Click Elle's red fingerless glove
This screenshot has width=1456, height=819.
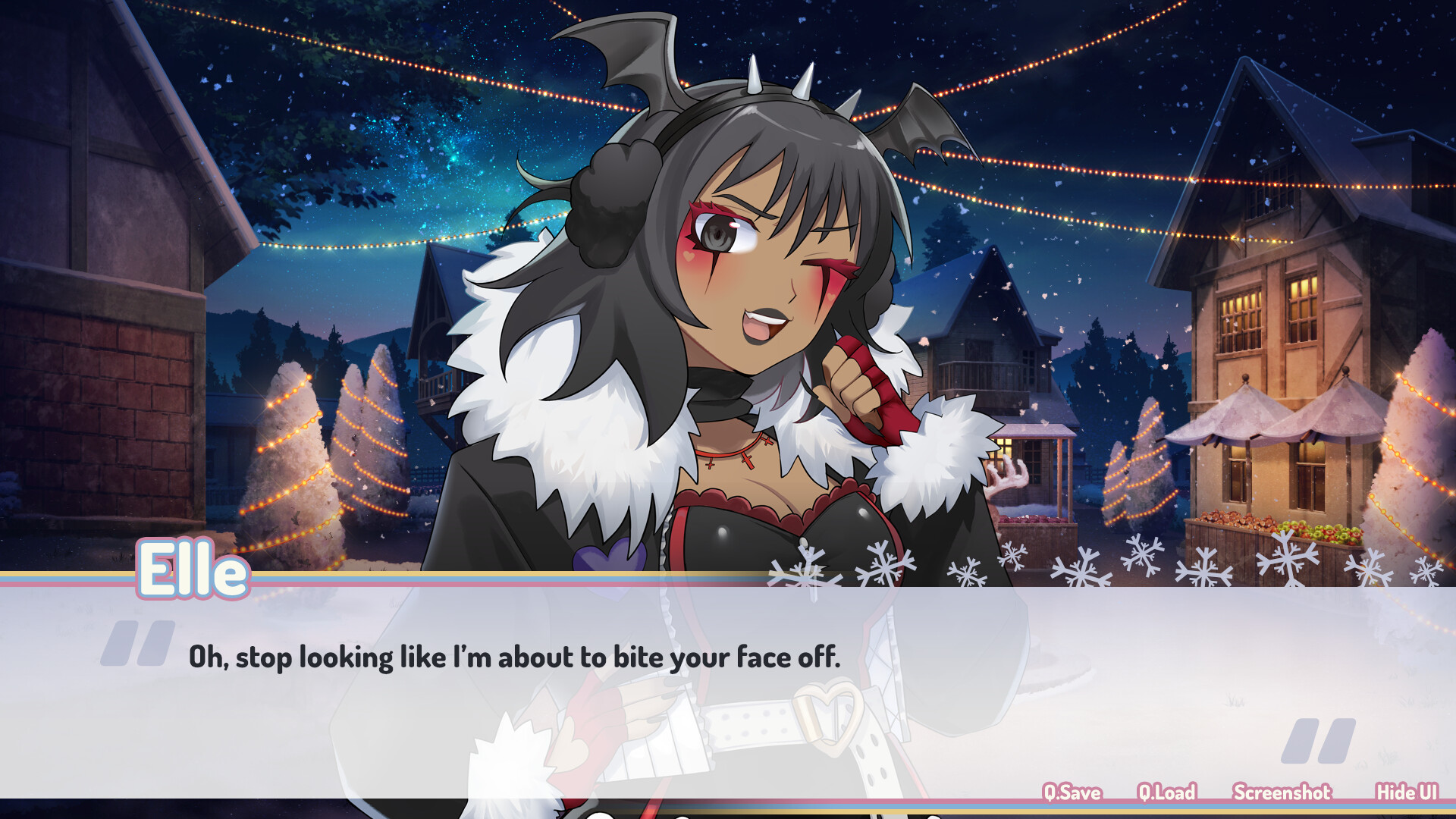pos(872,394)
